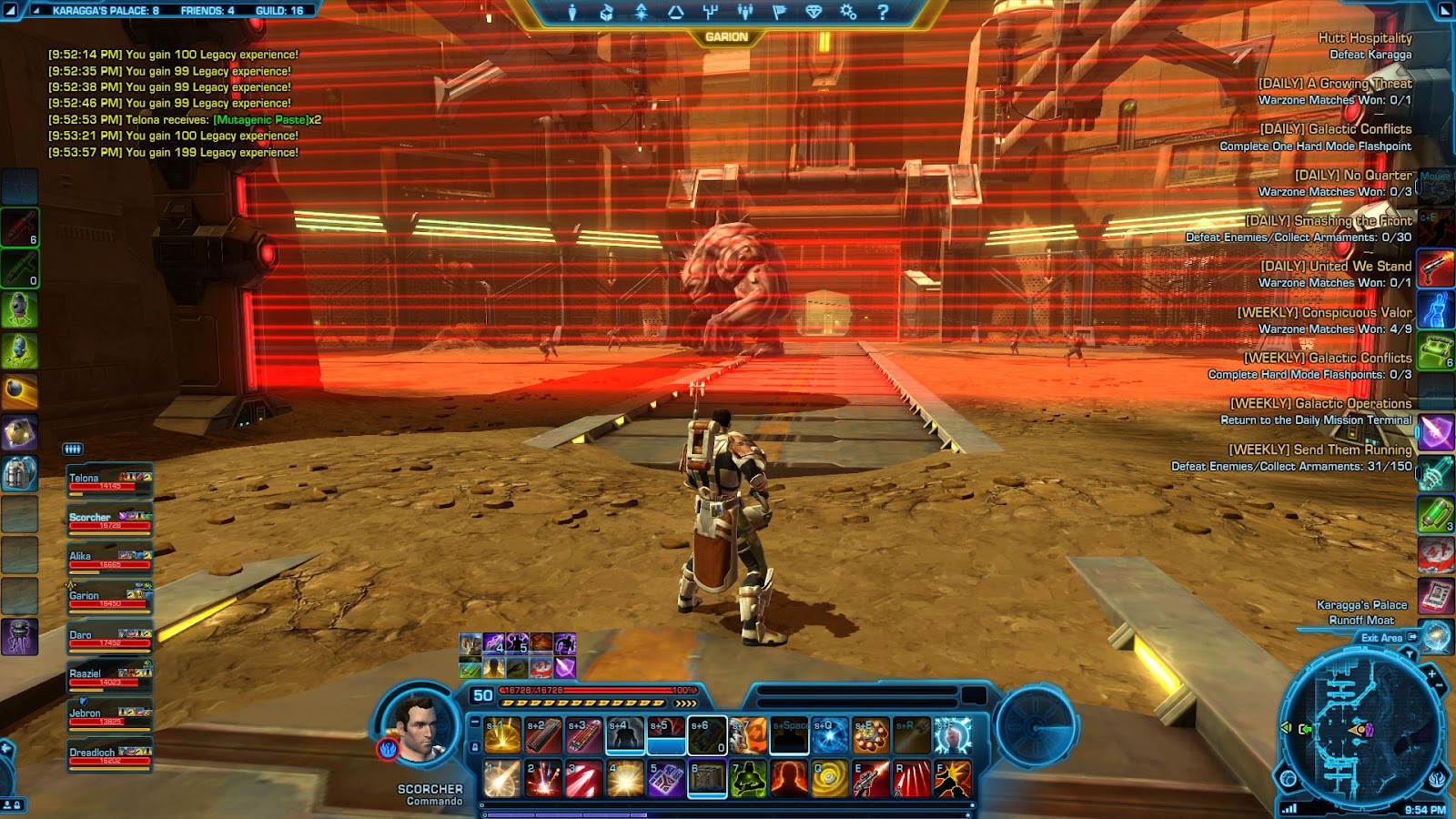The height and width of the screenshot is (819, 1456).
Task: Select Dreadloch in the operation frames
Action: [x=109, y=756]
